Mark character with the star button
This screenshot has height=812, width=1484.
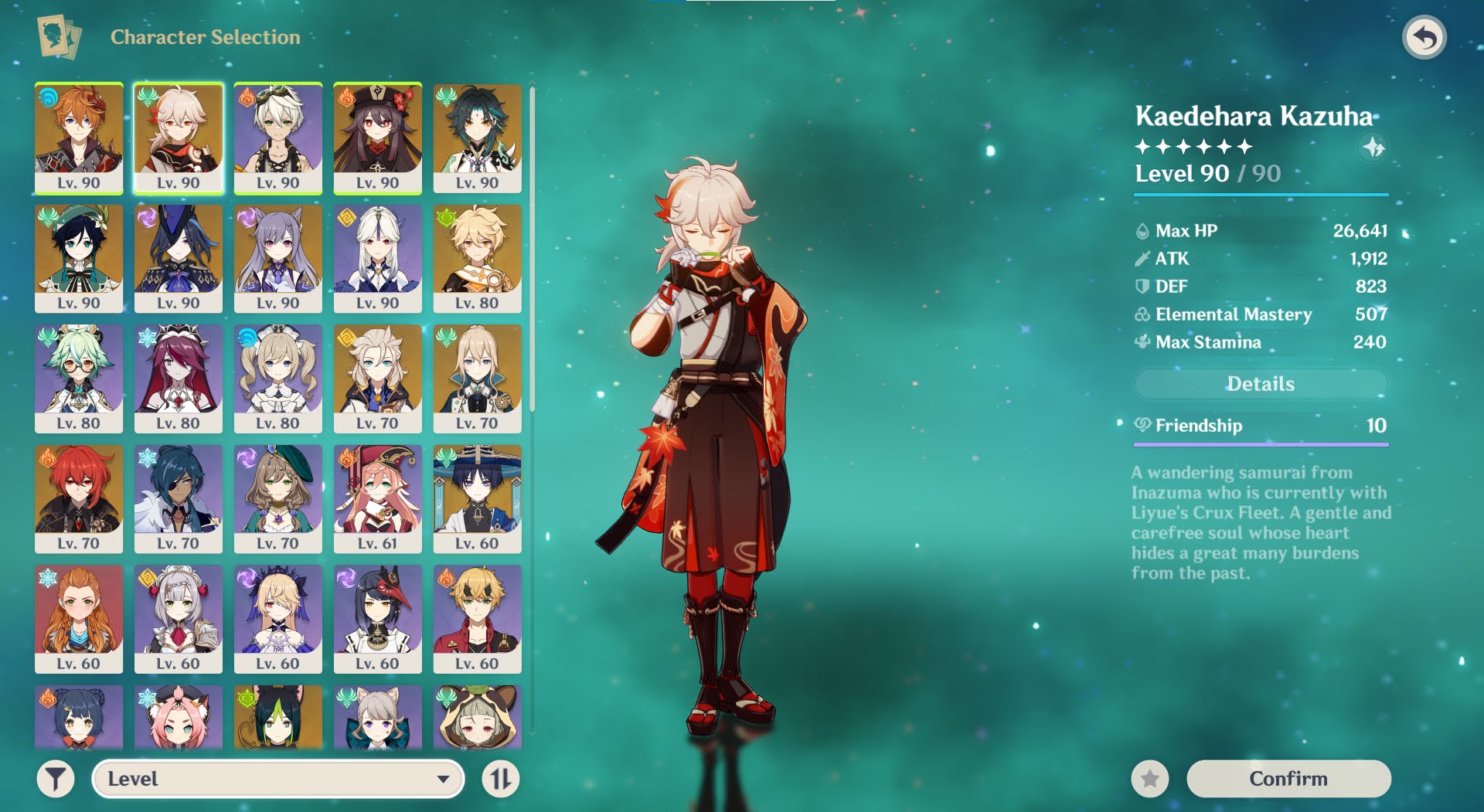[1149, 778]
